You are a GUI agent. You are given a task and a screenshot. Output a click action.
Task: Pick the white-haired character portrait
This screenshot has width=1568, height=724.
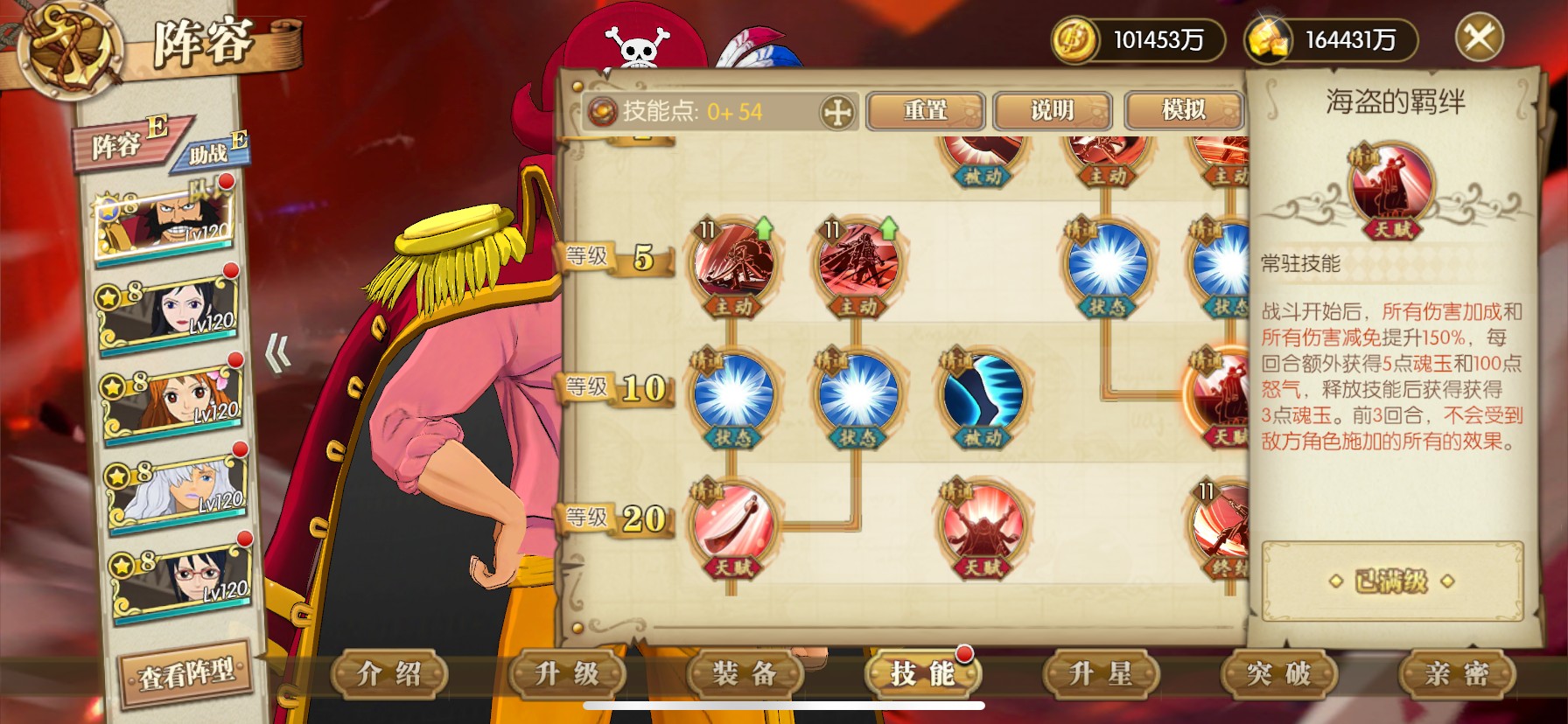pos(179,491)
